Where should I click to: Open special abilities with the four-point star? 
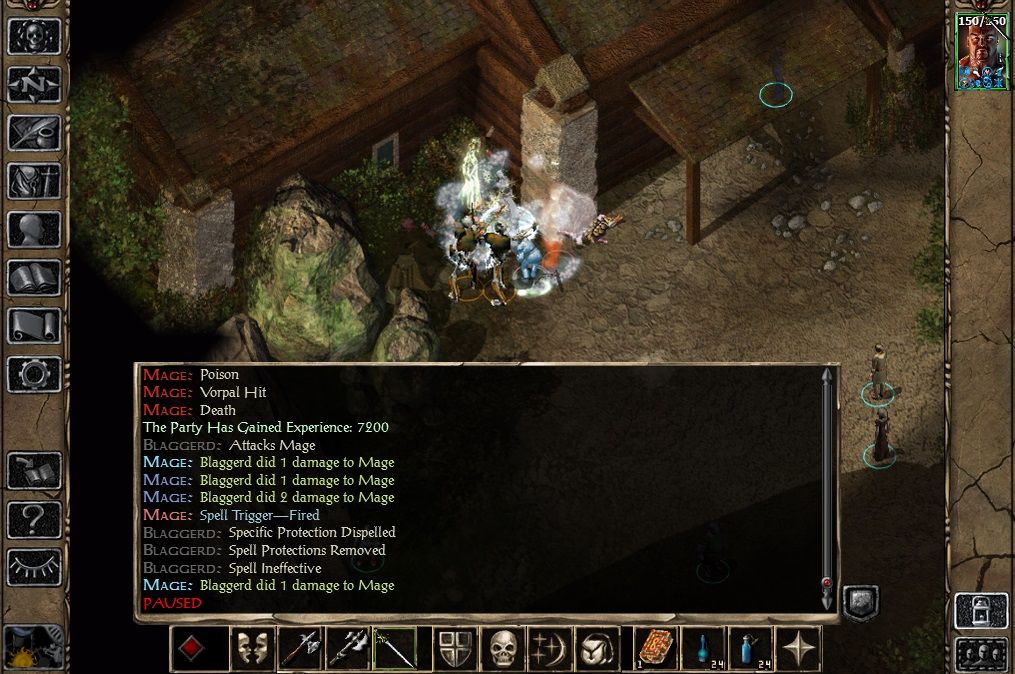(798, 649)
